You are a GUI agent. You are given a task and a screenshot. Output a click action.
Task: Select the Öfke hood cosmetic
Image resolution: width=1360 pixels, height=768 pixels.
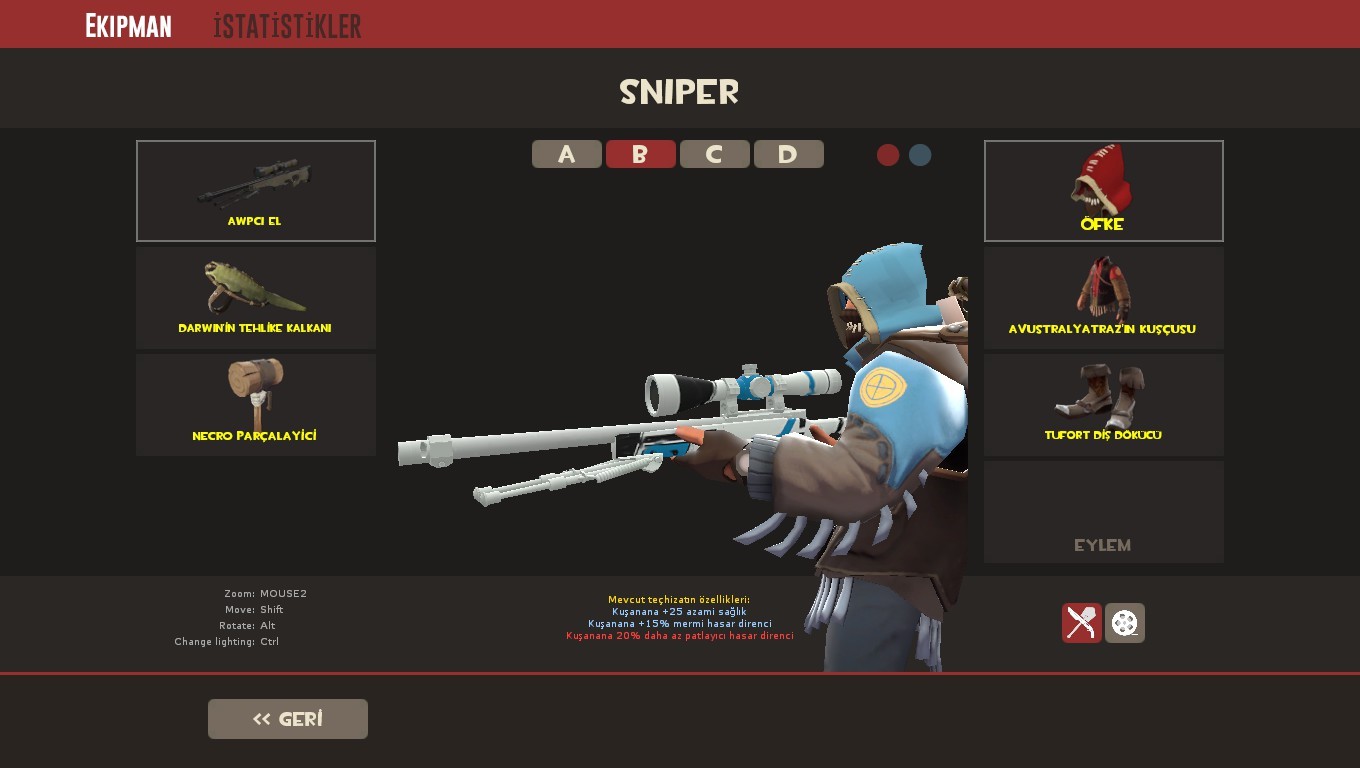coord(1103,190)
